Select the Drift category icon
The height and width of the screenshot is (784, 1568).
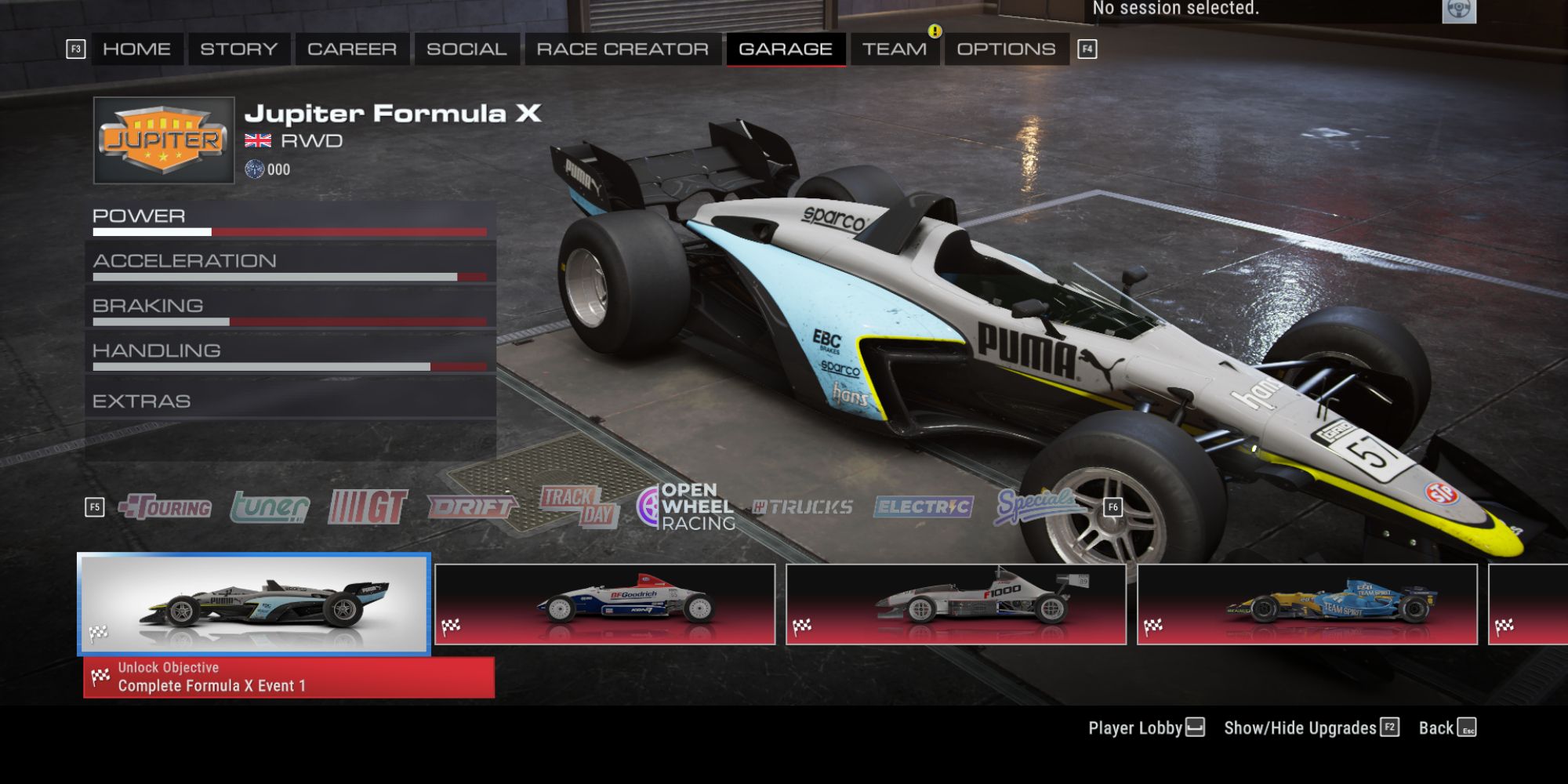470,506
